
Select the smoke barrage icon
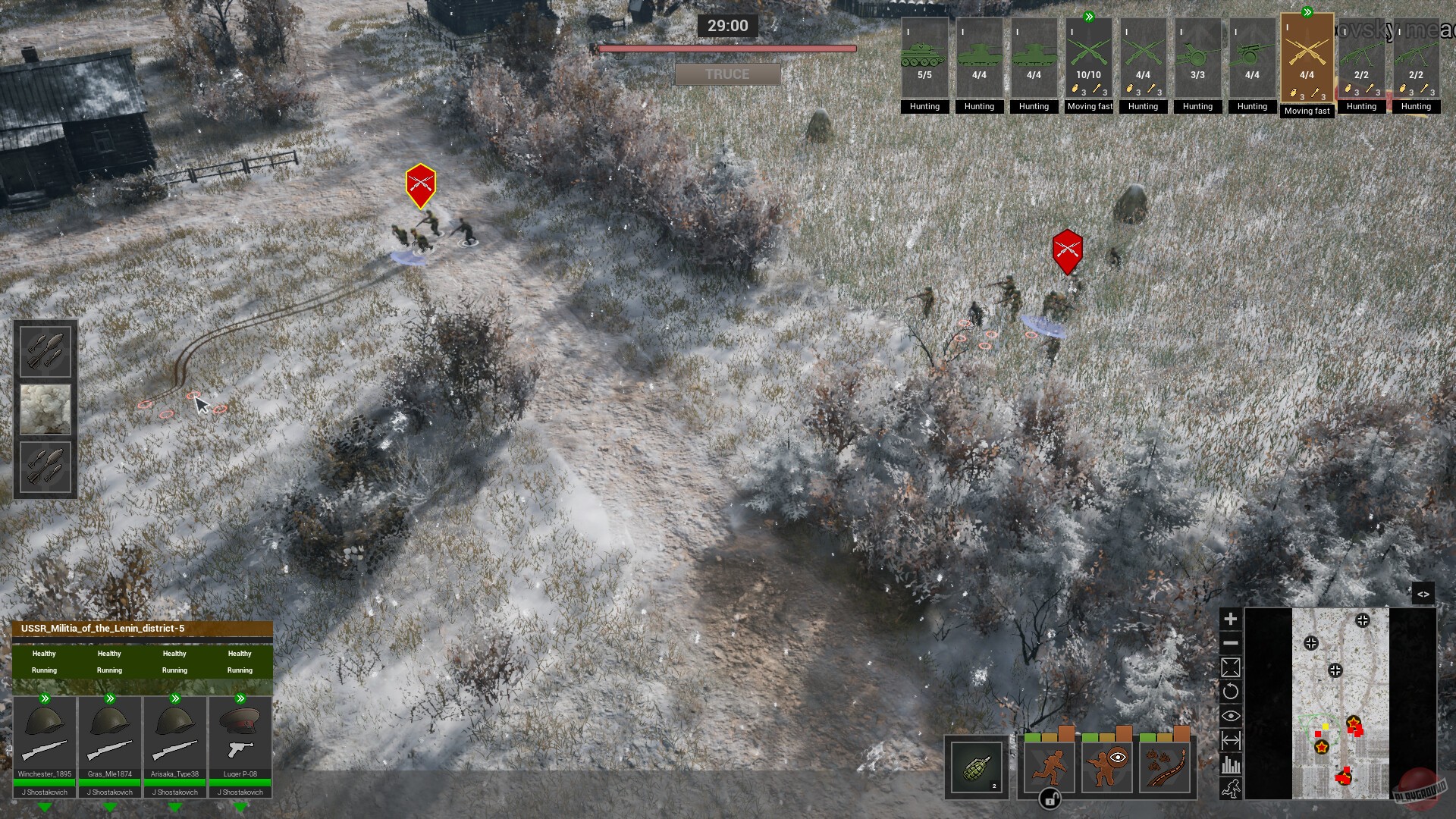tap(45, 409)
